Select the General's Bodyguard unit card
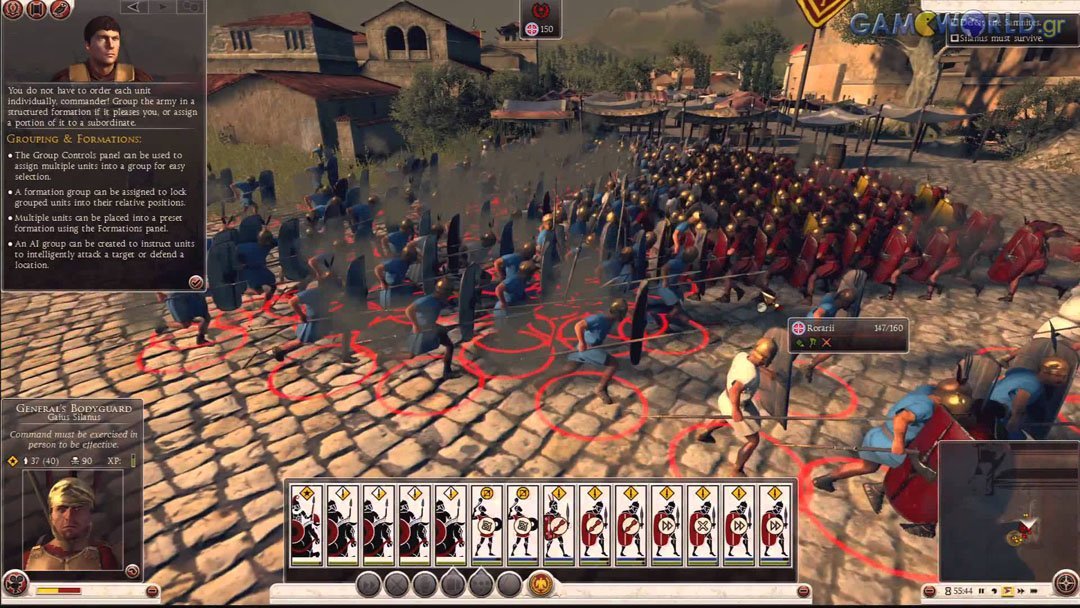1080x608 pixels. point(306,524)
